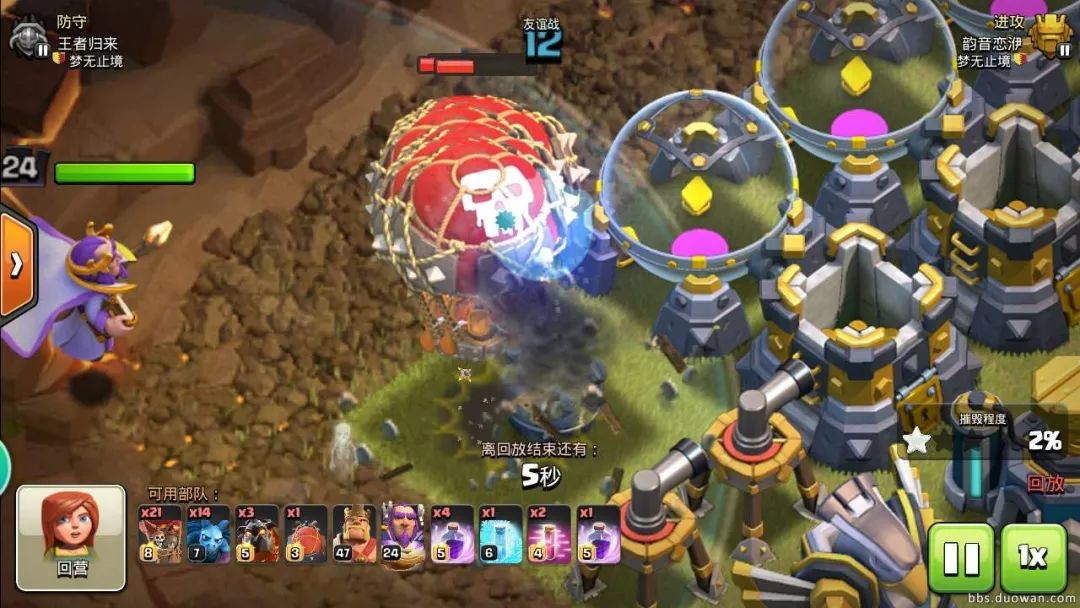Image resolution: width=1080 pixels, height=608 pixels.
Task: Change the 1x replay speed
Action: (1033, 558)
